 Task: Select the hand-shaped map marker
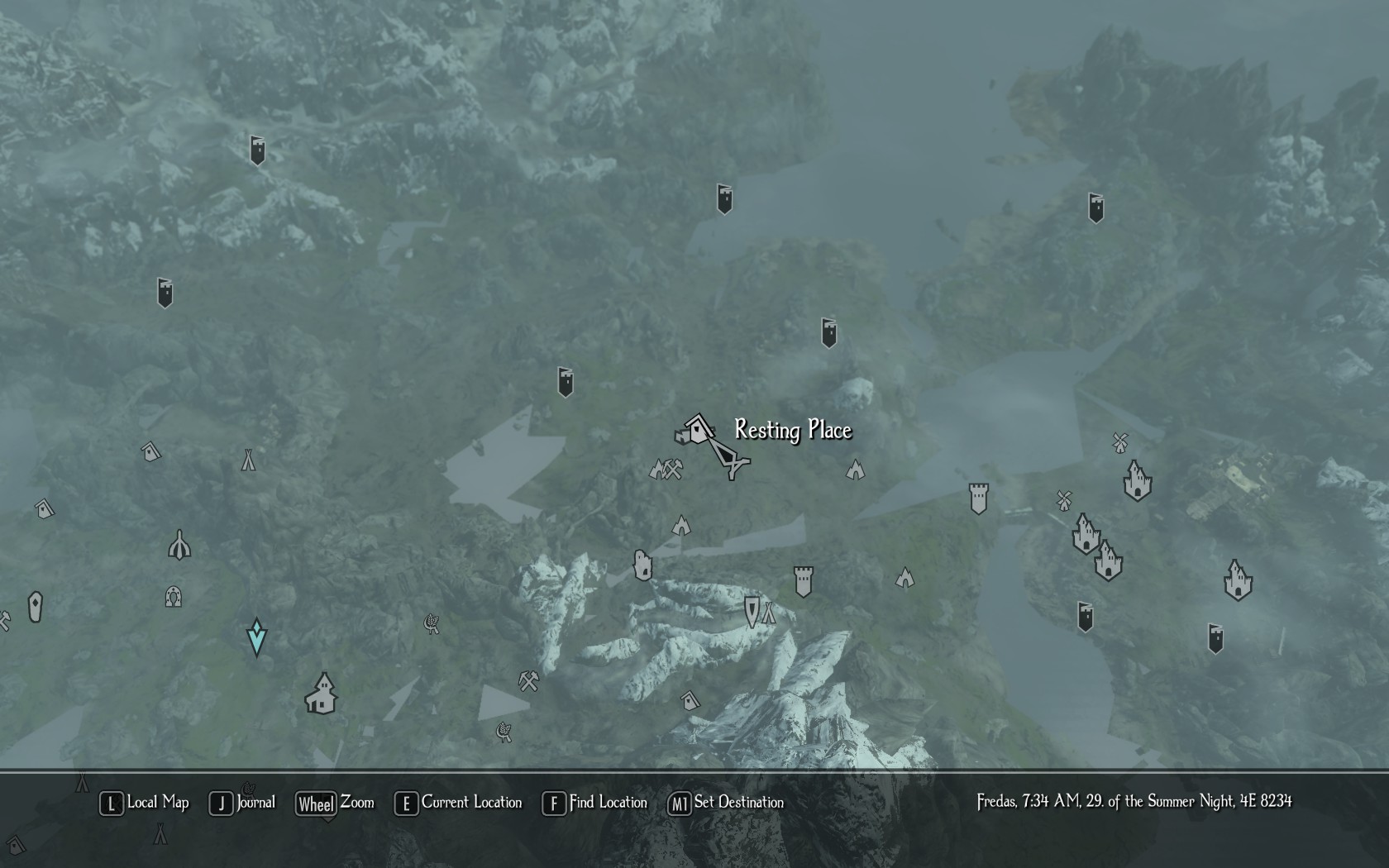coord(642,565)
